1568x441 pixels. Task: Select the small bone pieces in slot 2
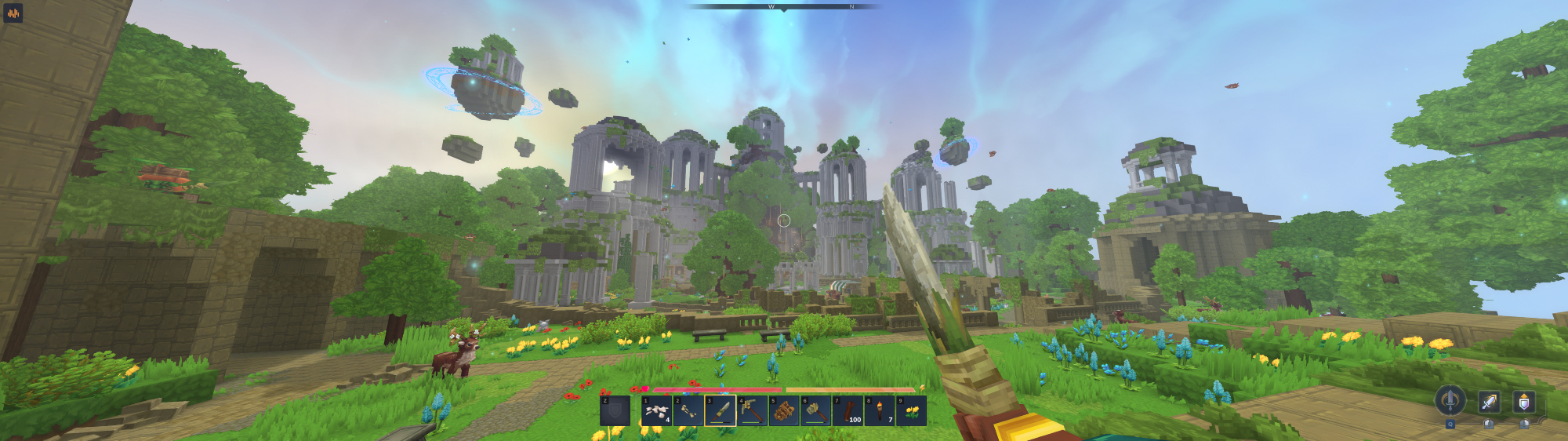688,410
